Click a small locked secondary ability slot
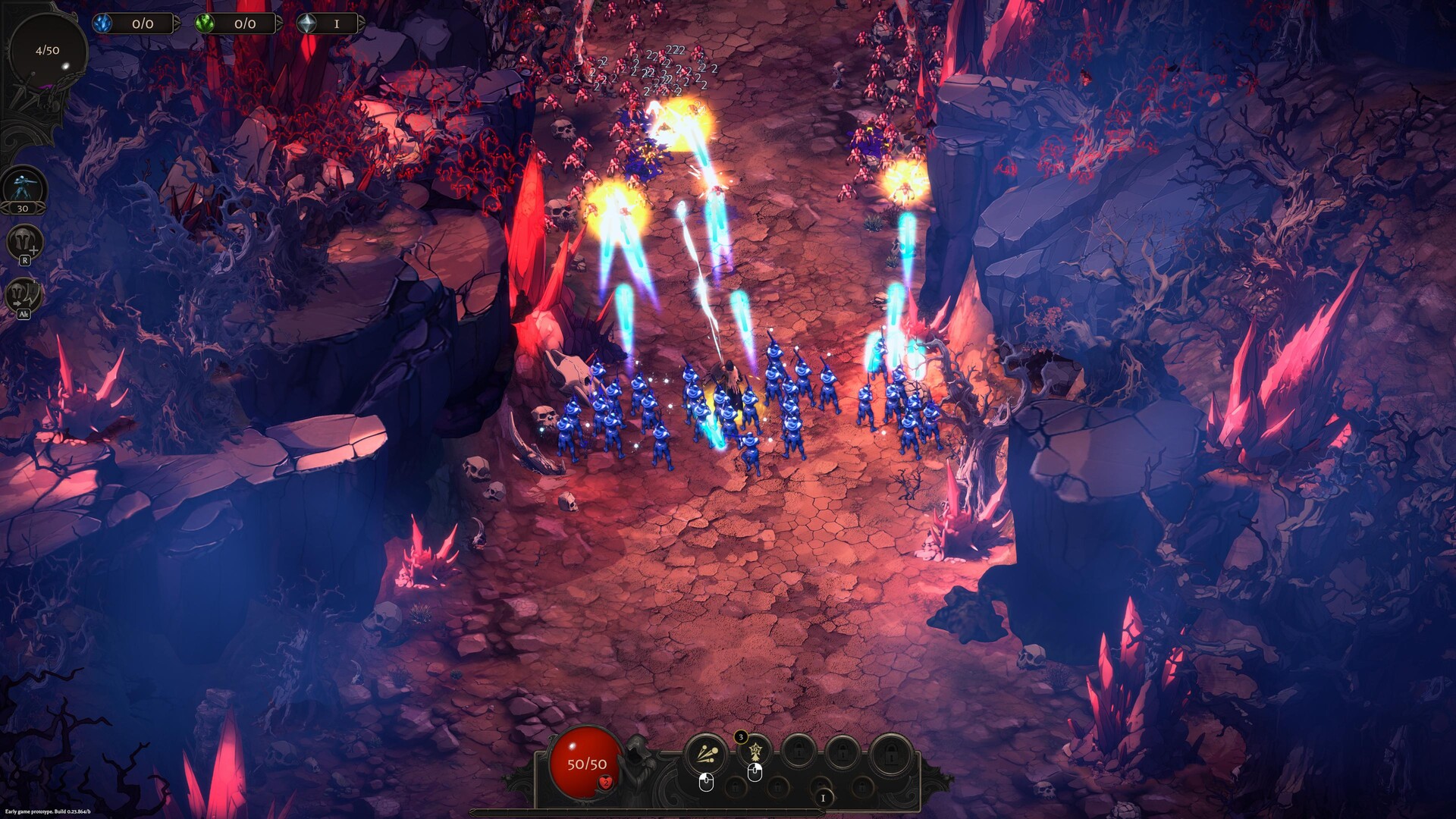The image size is (1456, 819). [x=736, y=786]
